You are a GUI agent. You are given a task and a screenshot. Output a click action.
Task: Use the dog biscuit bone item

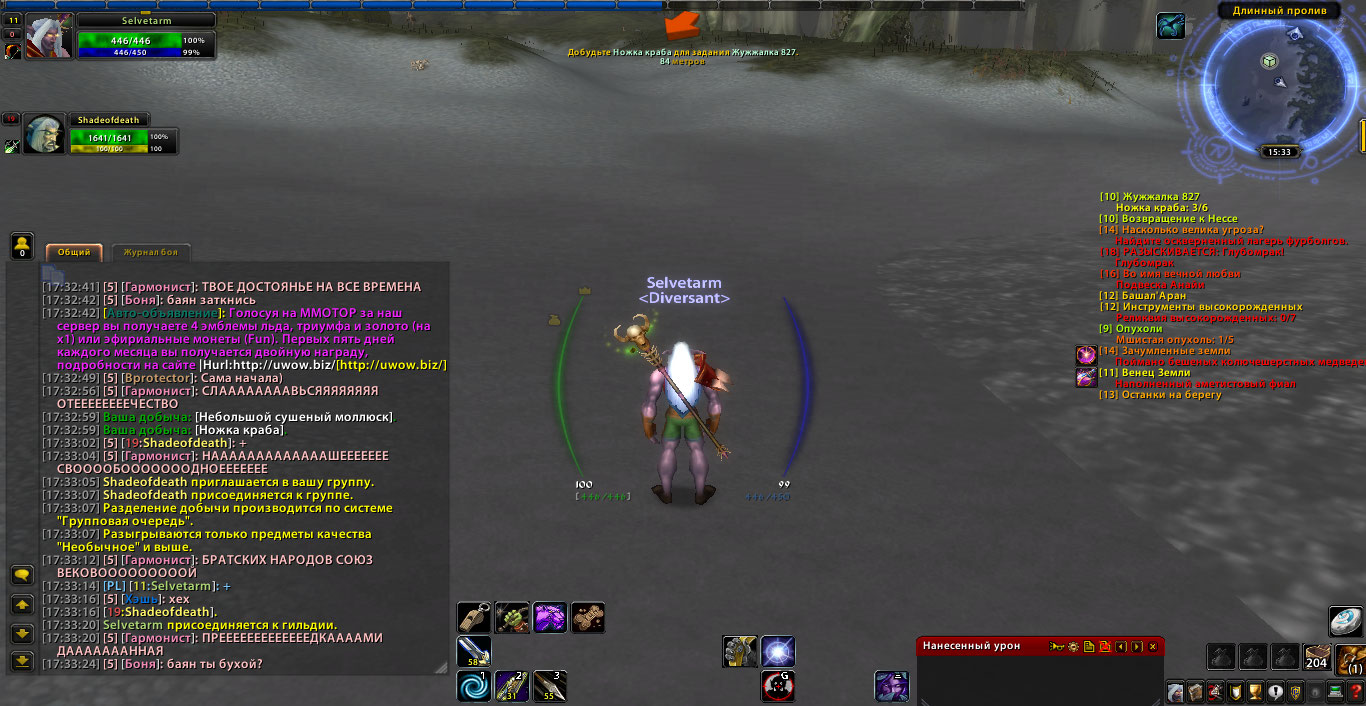pos(587,617)
